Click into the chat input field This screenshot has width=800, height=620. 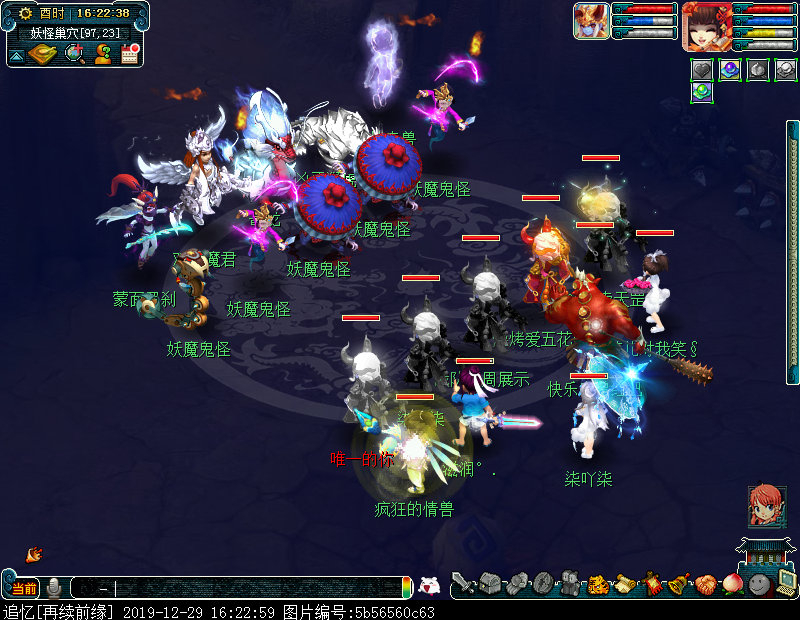pyautogui.click(x=250, y=588)
